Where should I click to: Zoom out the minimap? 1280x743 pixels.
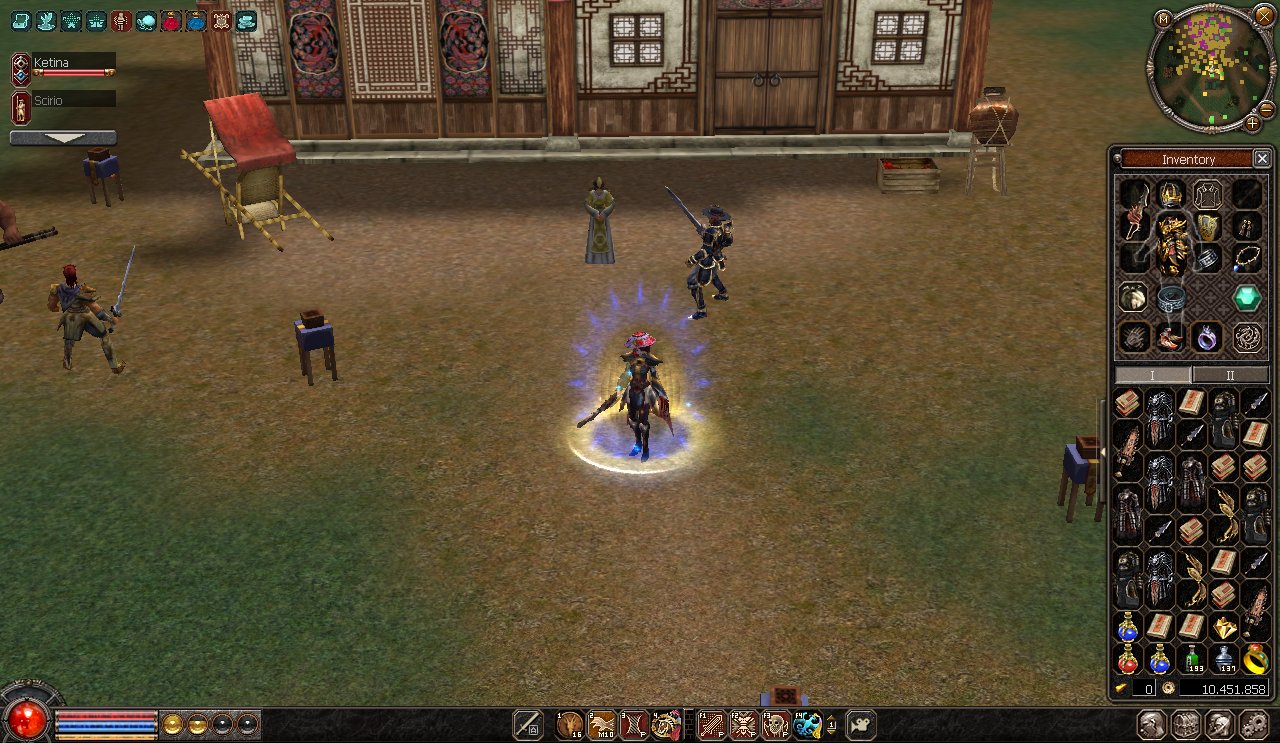click(x=1266, y=108)
